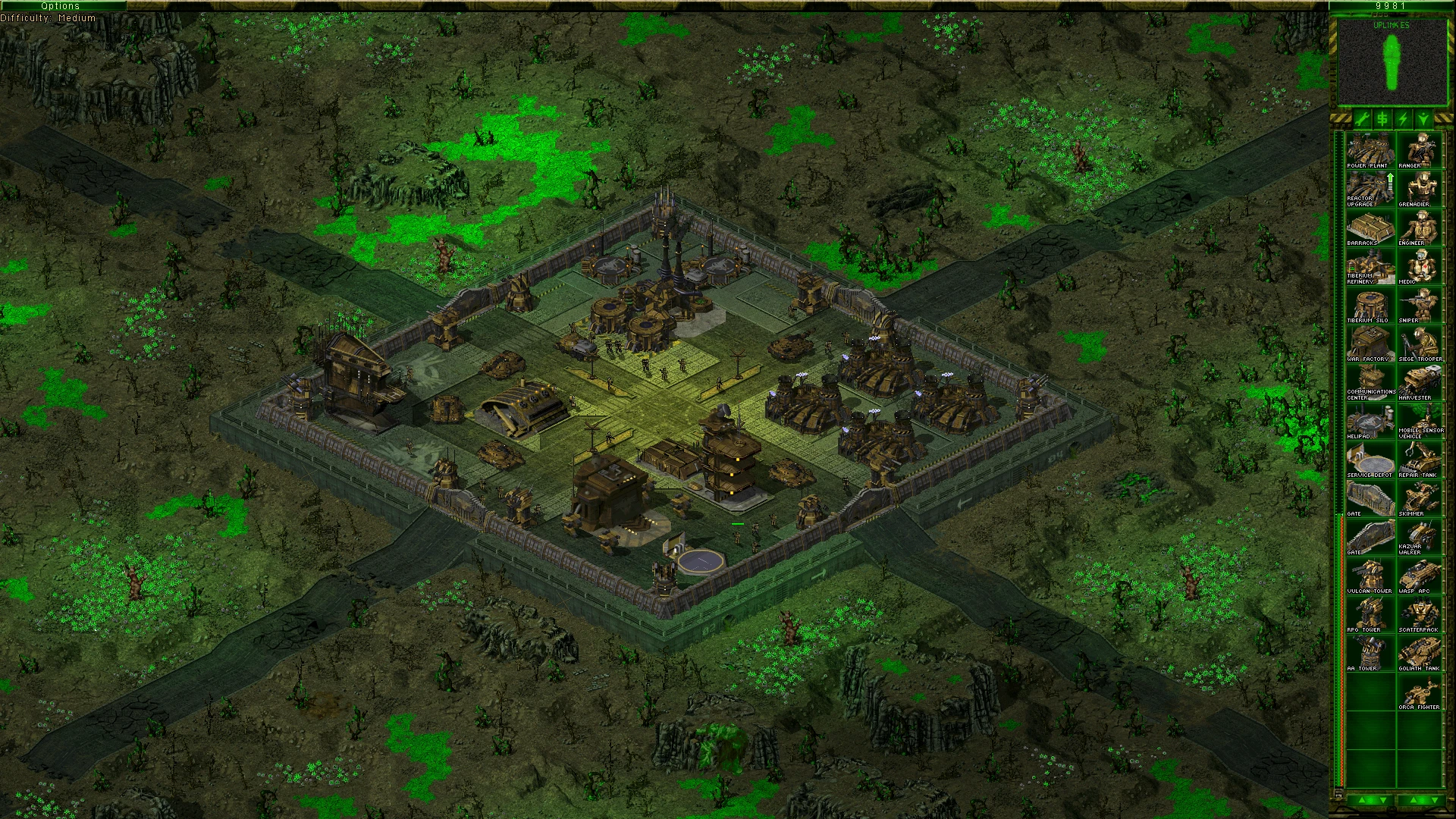Train a Ranger infantry unit

(x=1419, y=150)
